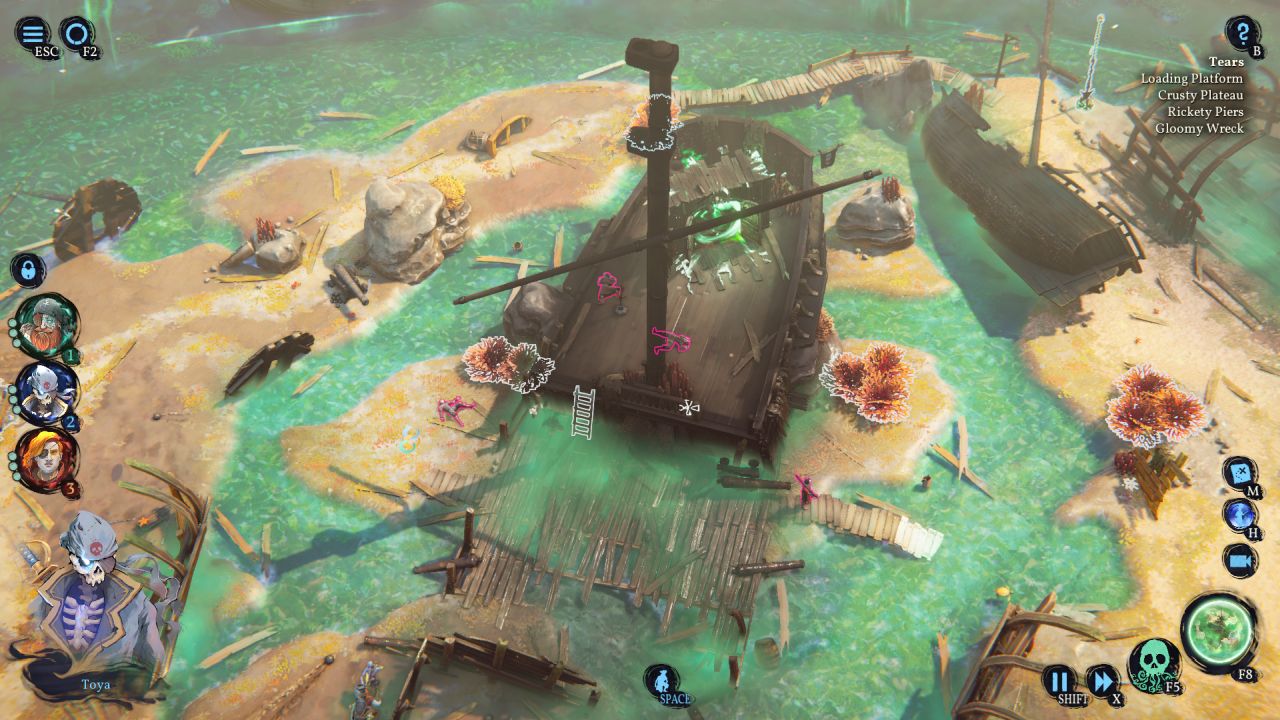The image size is (1280, 720).
Task: Pick Gloomy Wreck from the Tears list
Action: pos(1199,129)
